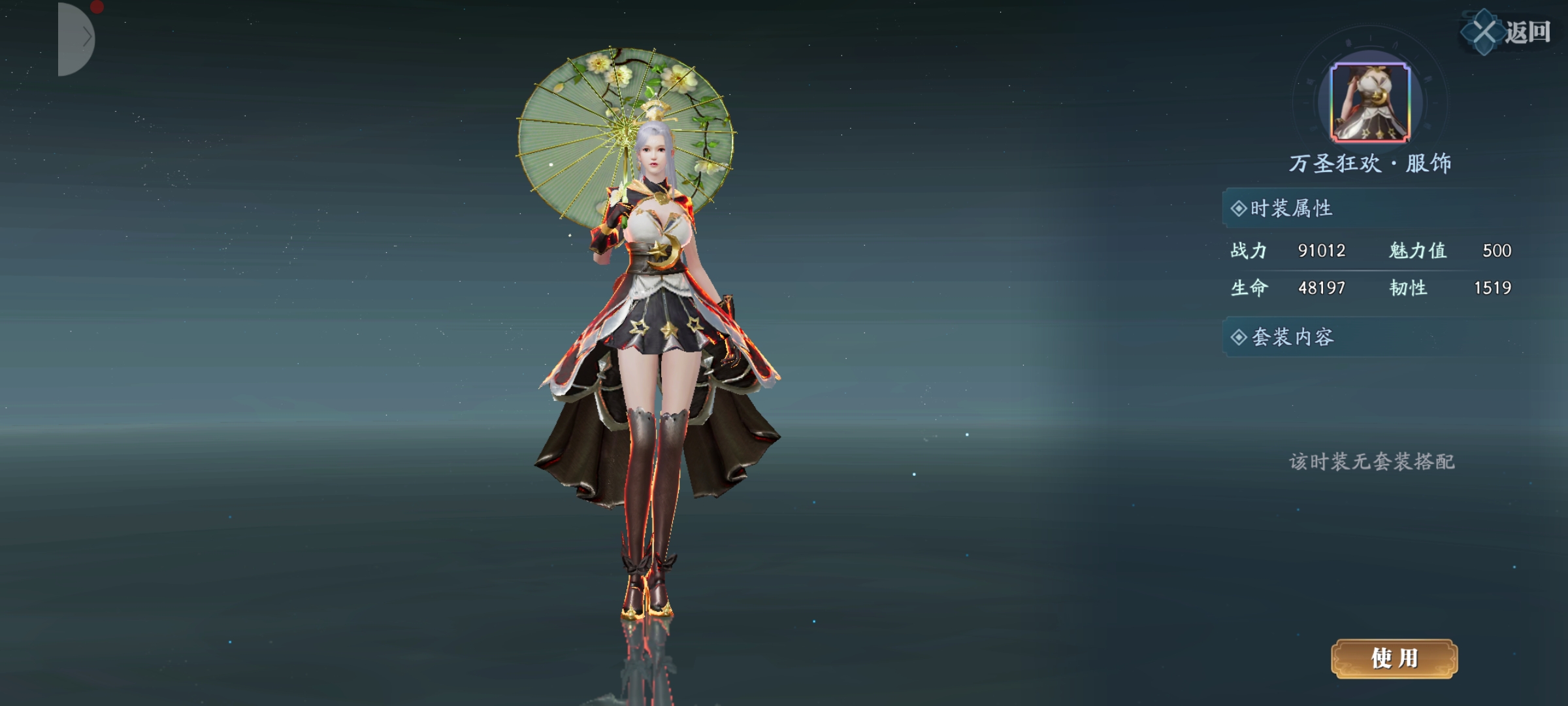The image size is (1568, 706).
Task: Select the 万圣狂欢 outfit thumbnail
Action: [1370, 103]
